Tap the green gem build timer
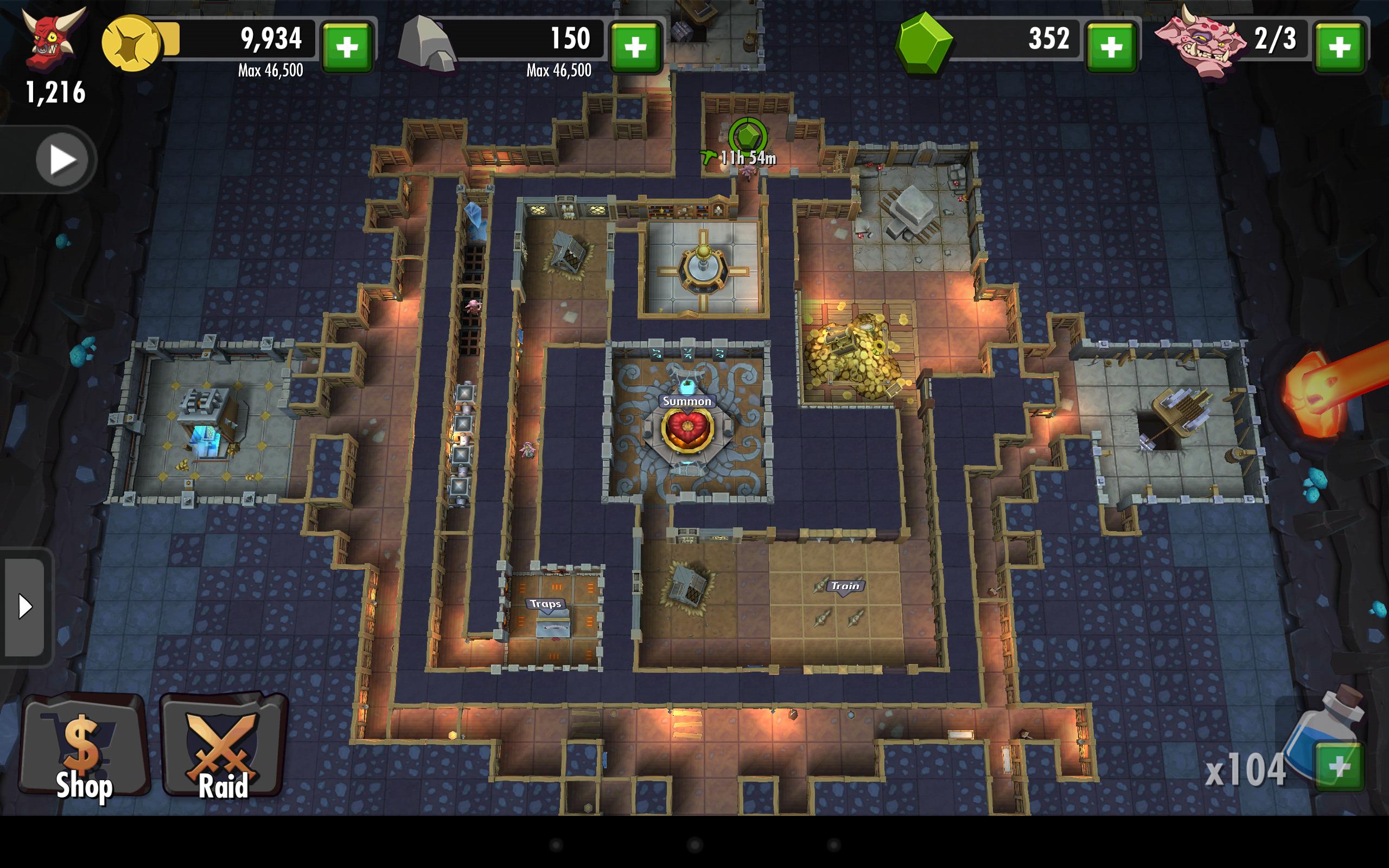The width and height of the screenshot is (1389, 868). [x=747, y=138]
